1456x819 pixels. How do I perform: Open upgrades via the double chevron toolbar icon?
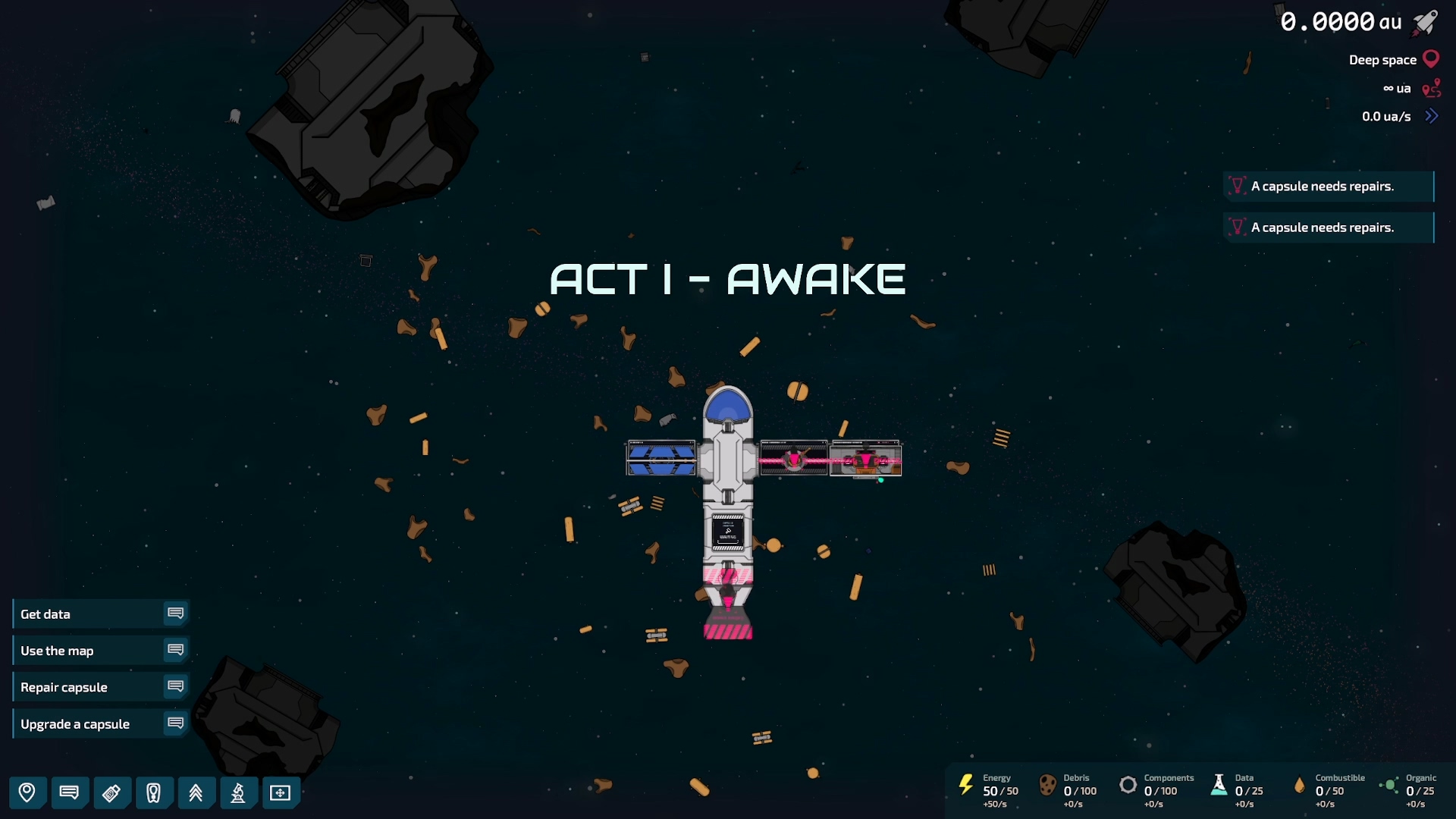(x=196, y=793)
